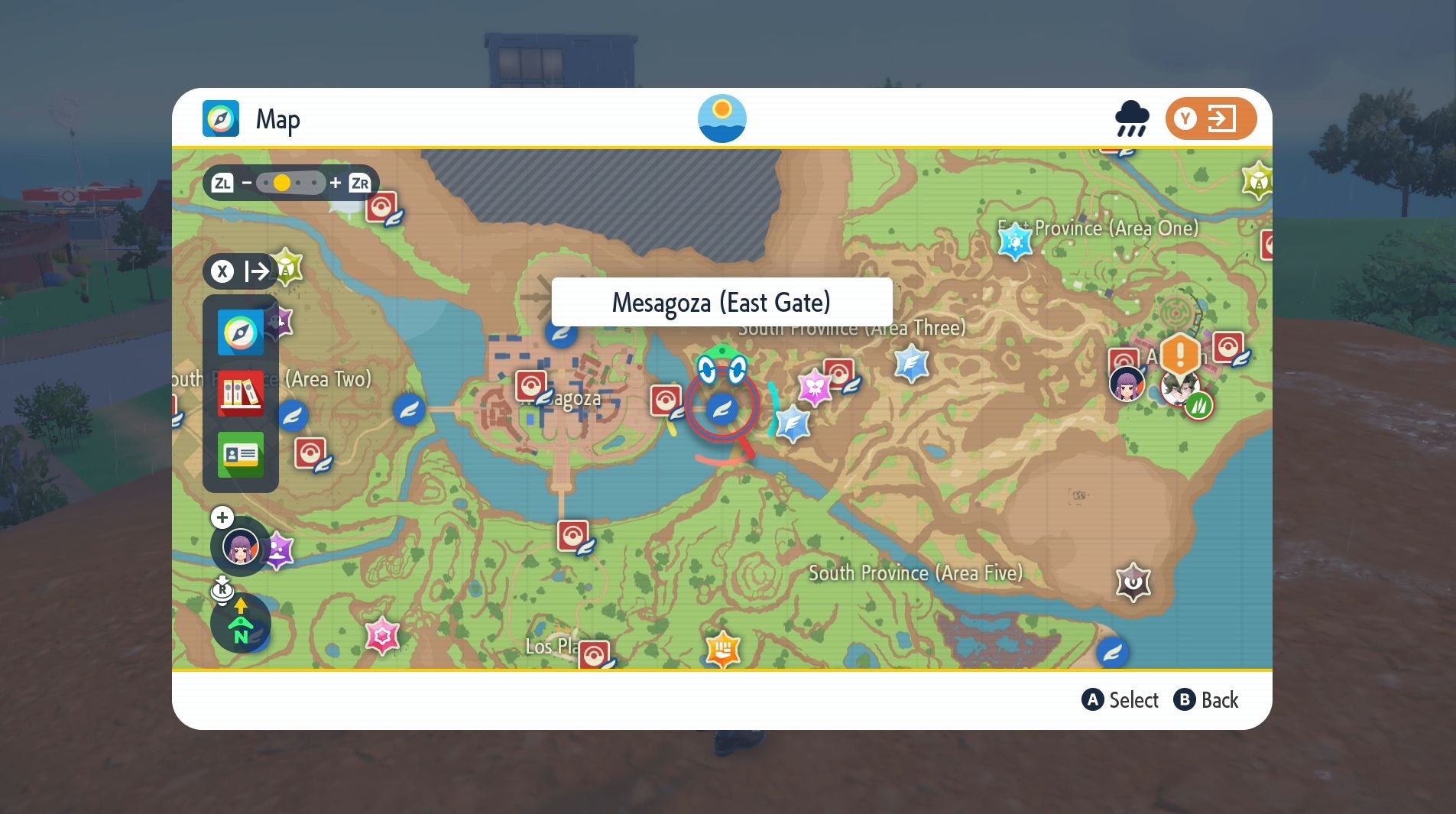Screen dimensions: 1456x814
Task: Click the orange sun weather icon at the top center
Action: click(x=721, y=118)
